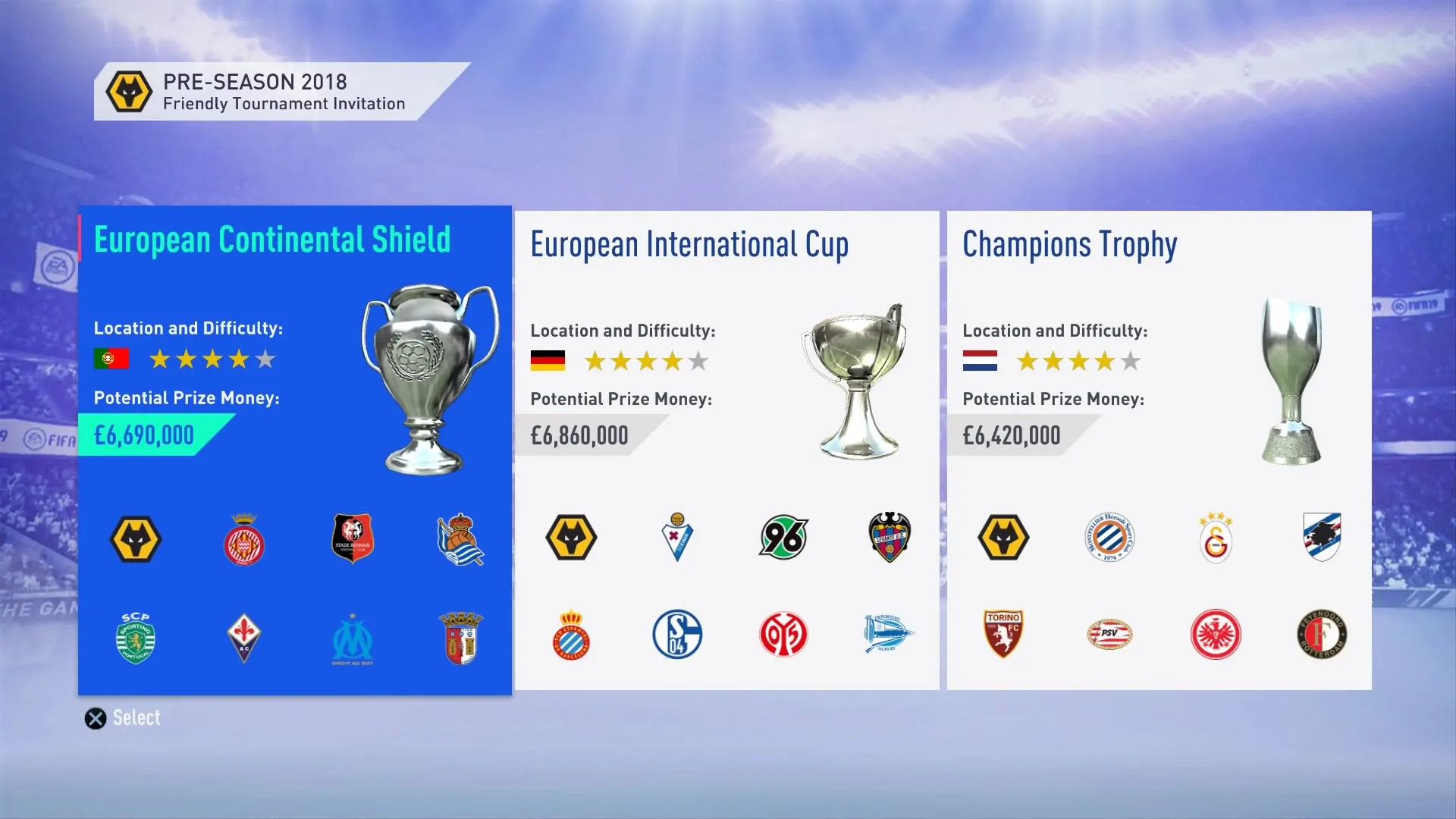This screenshot has width=1456, height=819.
Task: Click the Feyenoord club crest
Action: (x=1323, y=635)
